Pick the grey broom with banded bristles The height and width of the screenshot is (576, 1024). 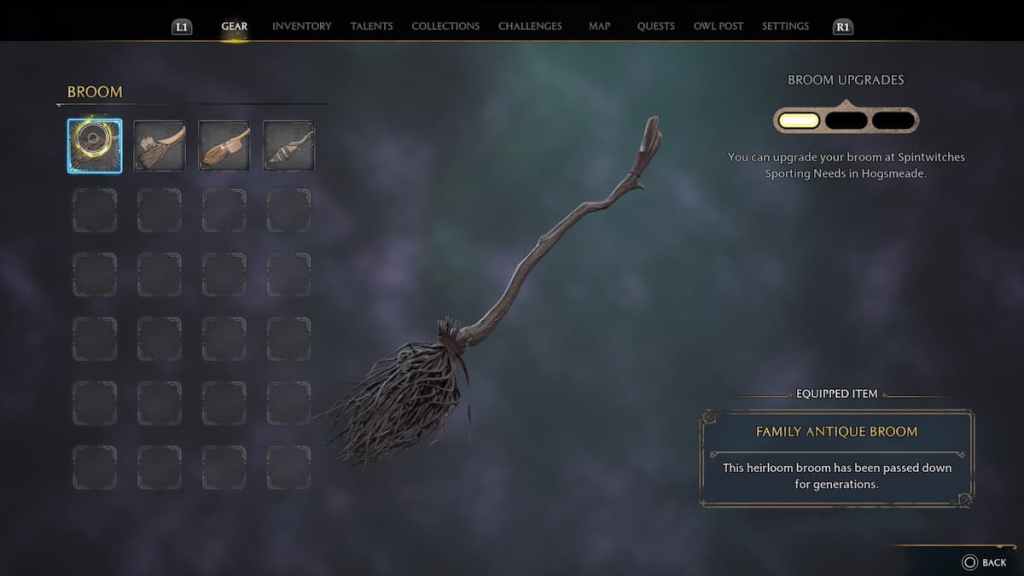pyautogui.click(x=289, y=146)
